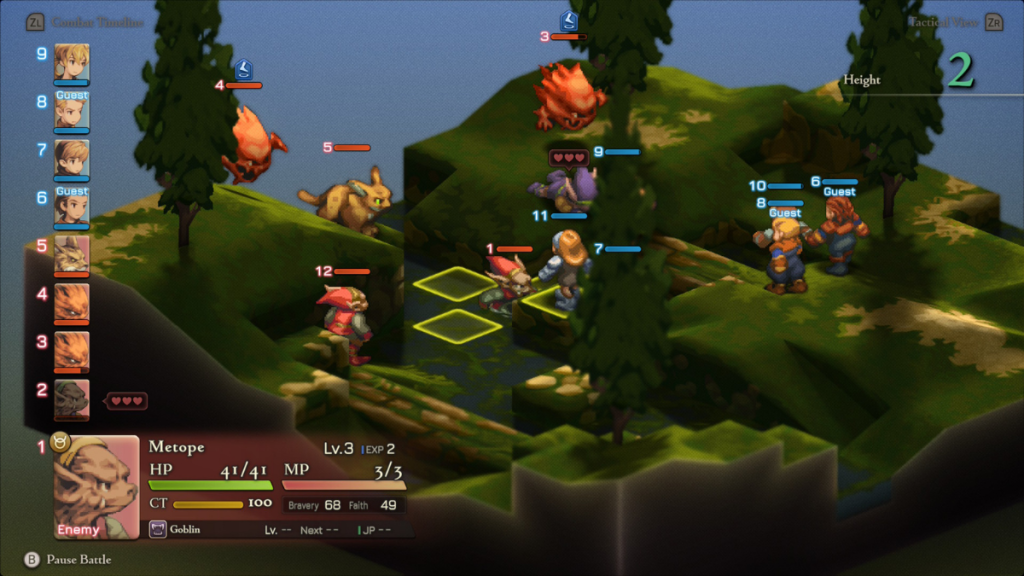Open the Combat Timeline

tap(85, 22)
